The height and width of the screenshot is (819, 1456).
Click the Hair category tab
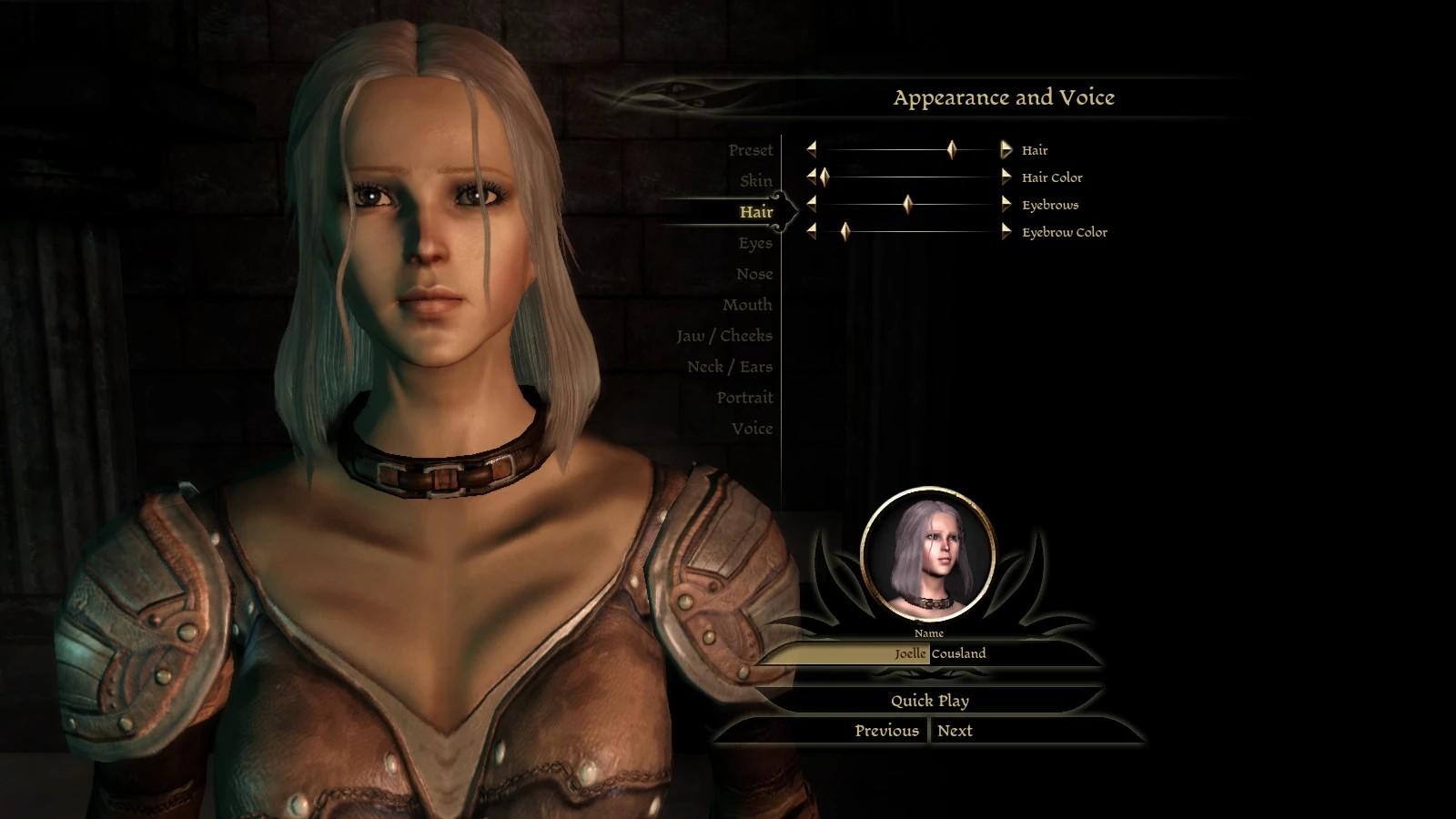(755, 212)
